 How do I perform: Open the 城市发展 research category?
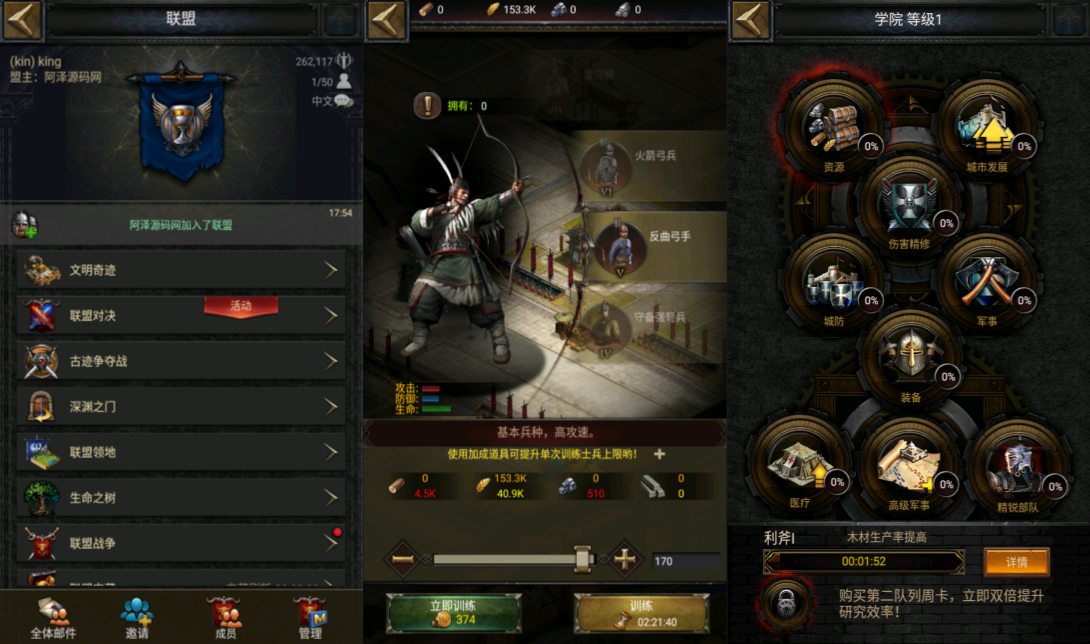[986, 127]
